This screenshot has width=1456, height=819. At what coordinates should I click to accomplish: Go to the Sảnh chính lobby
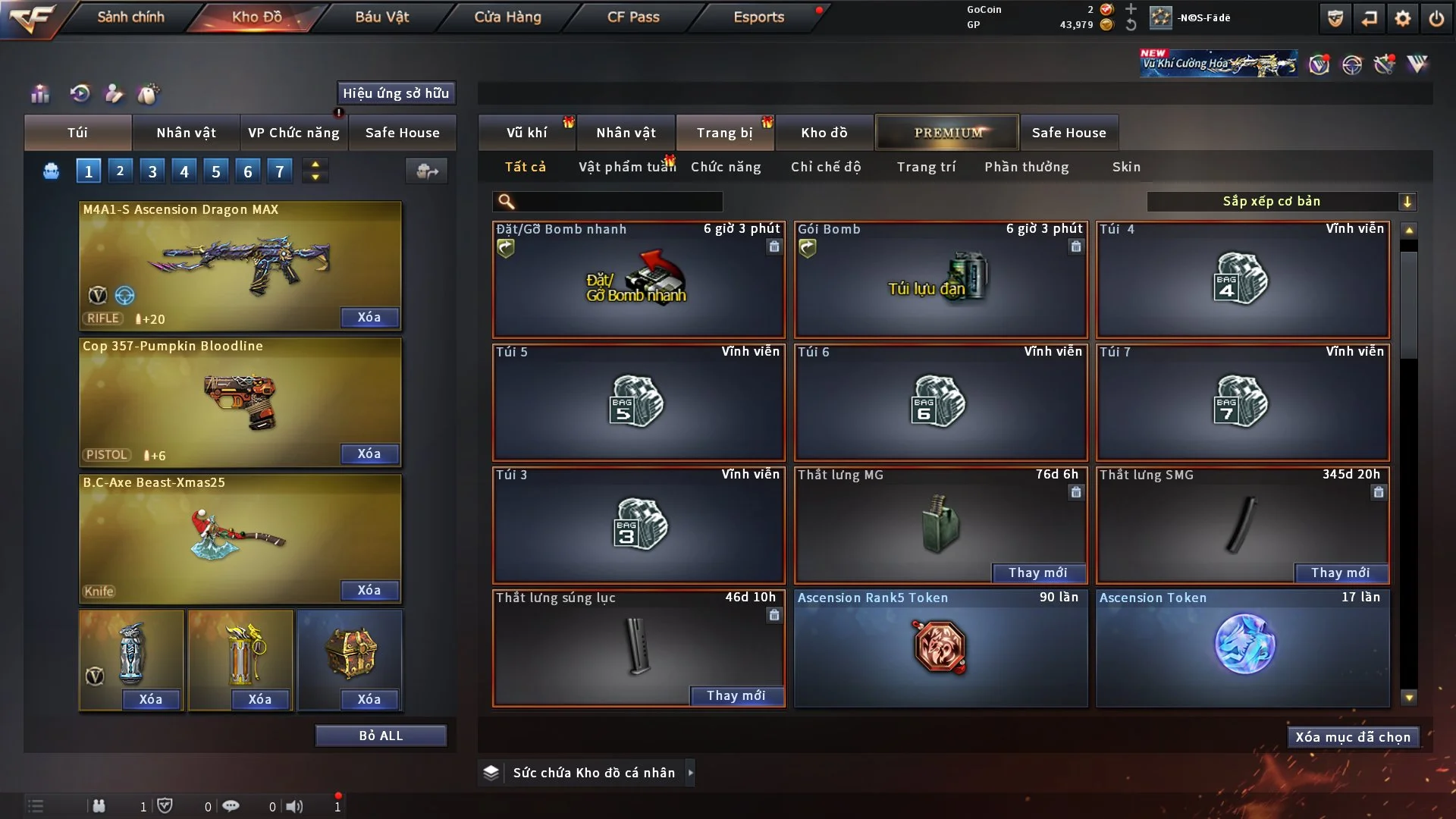click(x=130, y=17)
